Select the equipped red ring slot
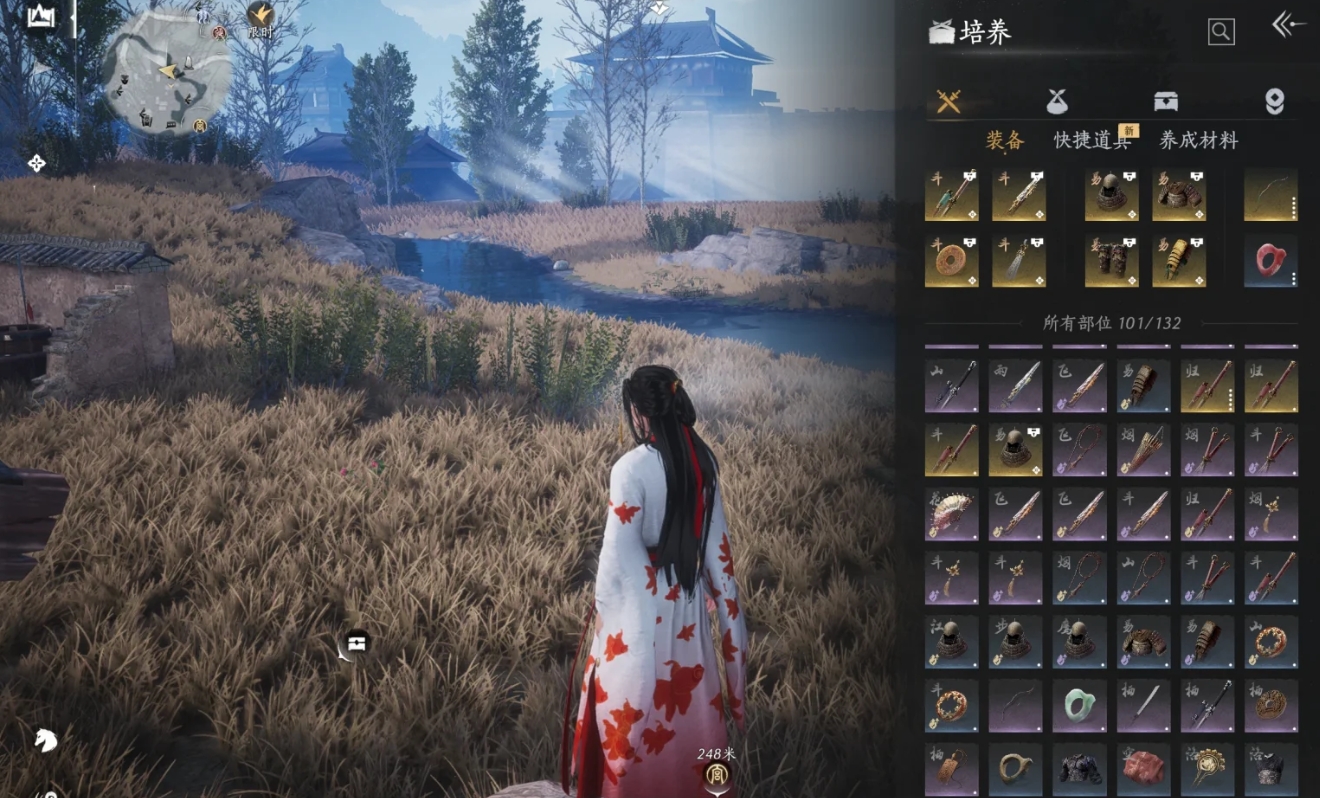This screenshot has height=798, width=1320. pyautogui.click(x=1271, y=261)
